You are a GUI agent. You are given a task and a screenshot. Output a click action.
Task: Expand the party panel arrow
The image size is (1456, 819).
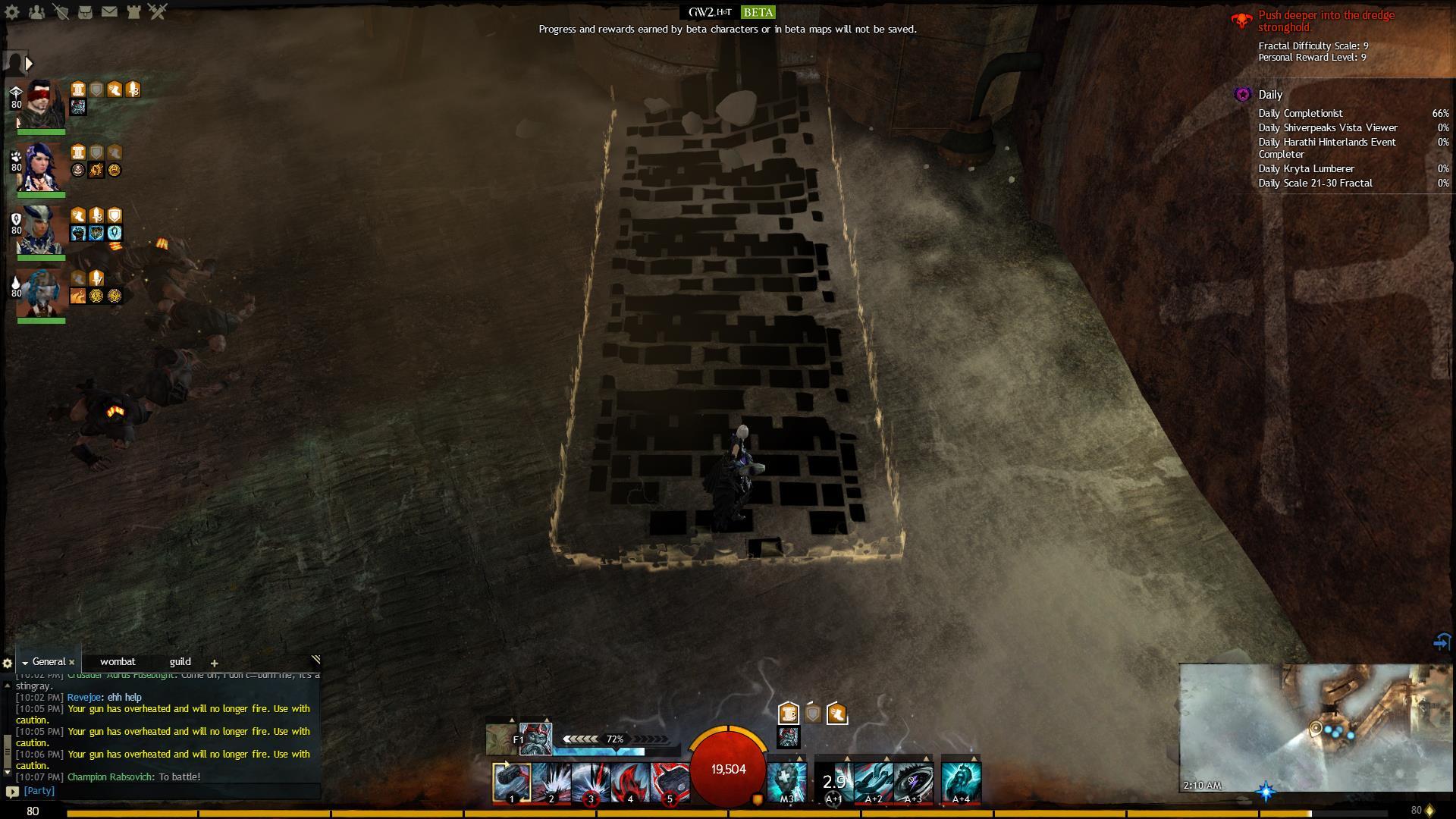pyautogui.click(x=29, y=64)
